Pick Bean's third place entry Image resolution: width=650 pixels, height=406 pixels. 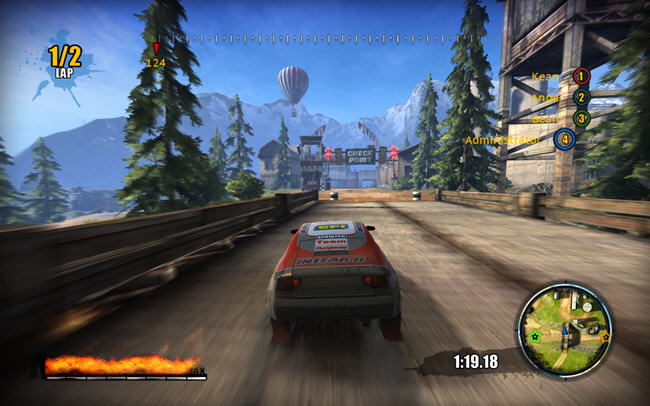click(560, 118)
